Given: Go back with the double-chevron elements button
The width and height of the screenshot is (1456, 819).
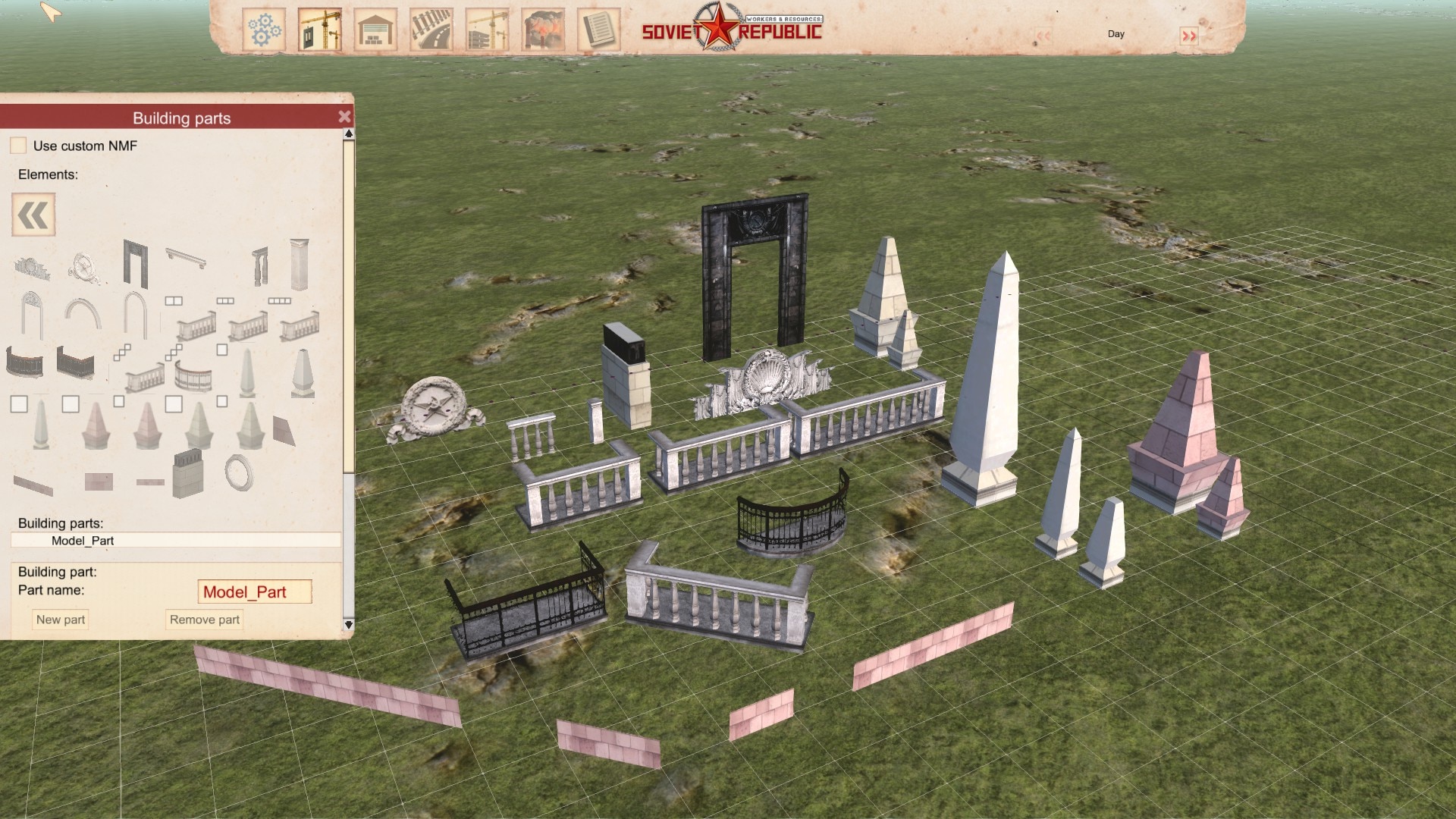Looking at the screenshot, I should 33,215.
